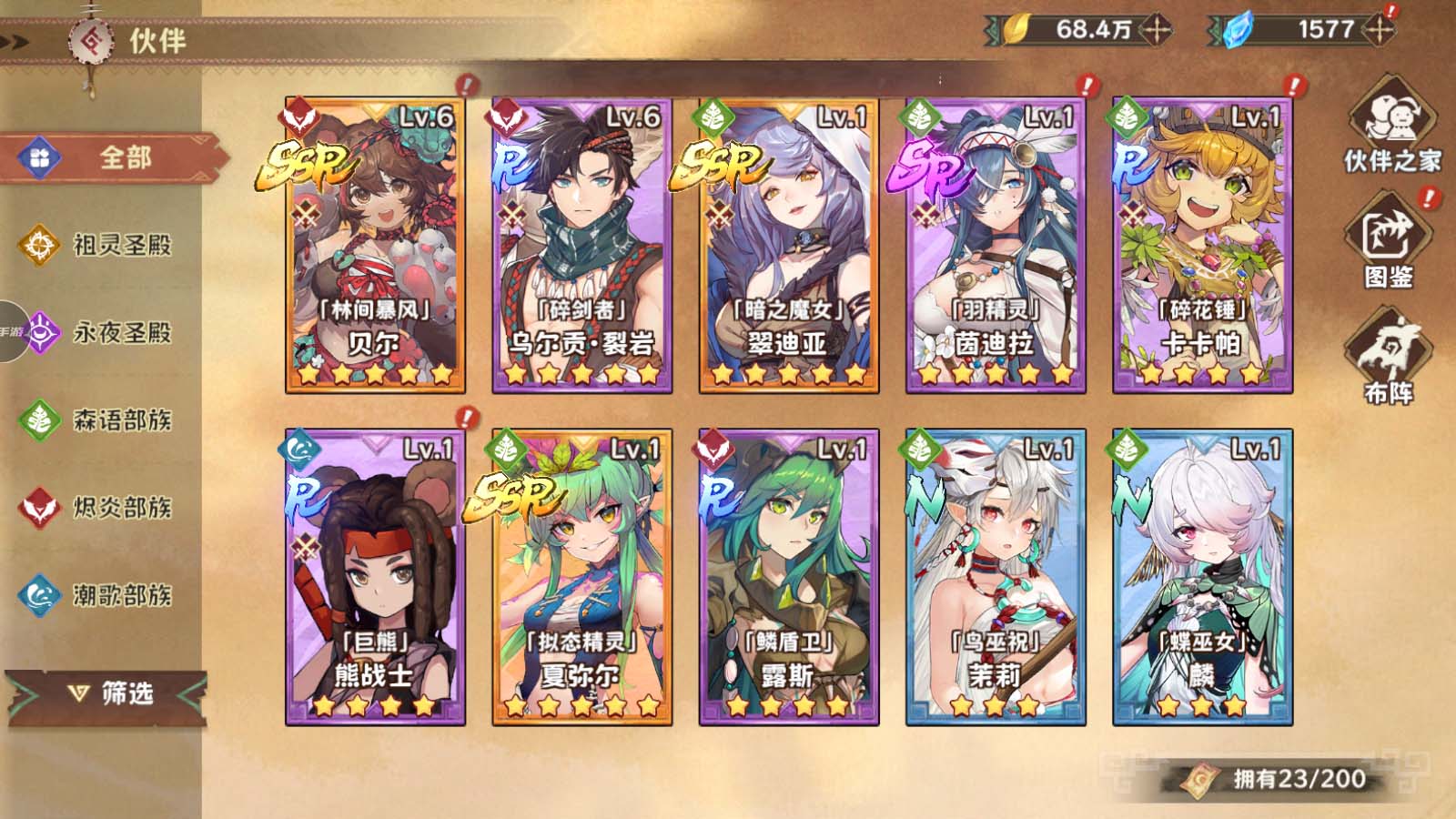The width and height of the screenshot is (1456, 819).
Task: Open the 伙伴之家 menu
Action: [1390, 127]
